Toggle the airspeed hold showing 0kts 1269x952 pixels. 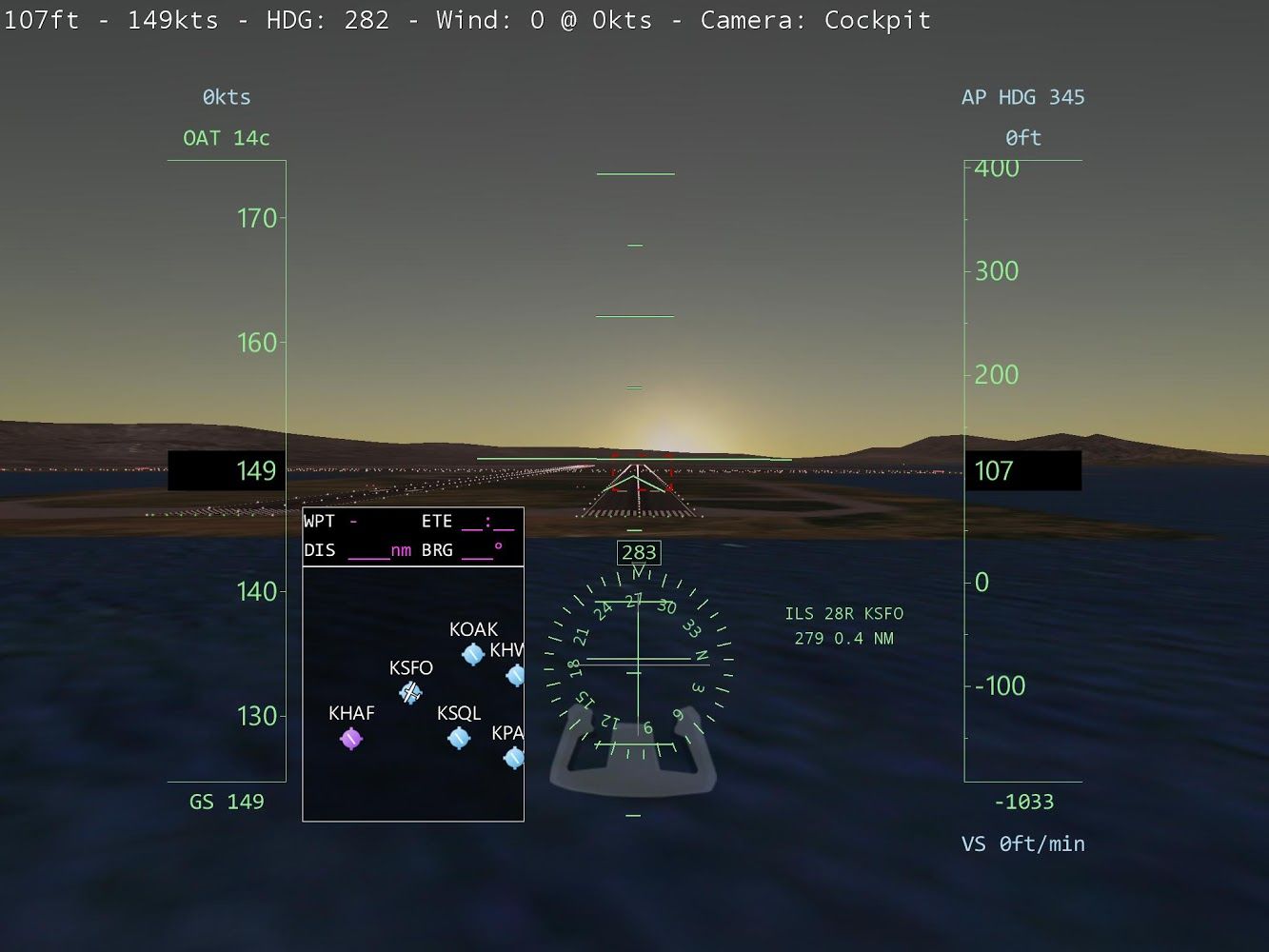[226, 96]
